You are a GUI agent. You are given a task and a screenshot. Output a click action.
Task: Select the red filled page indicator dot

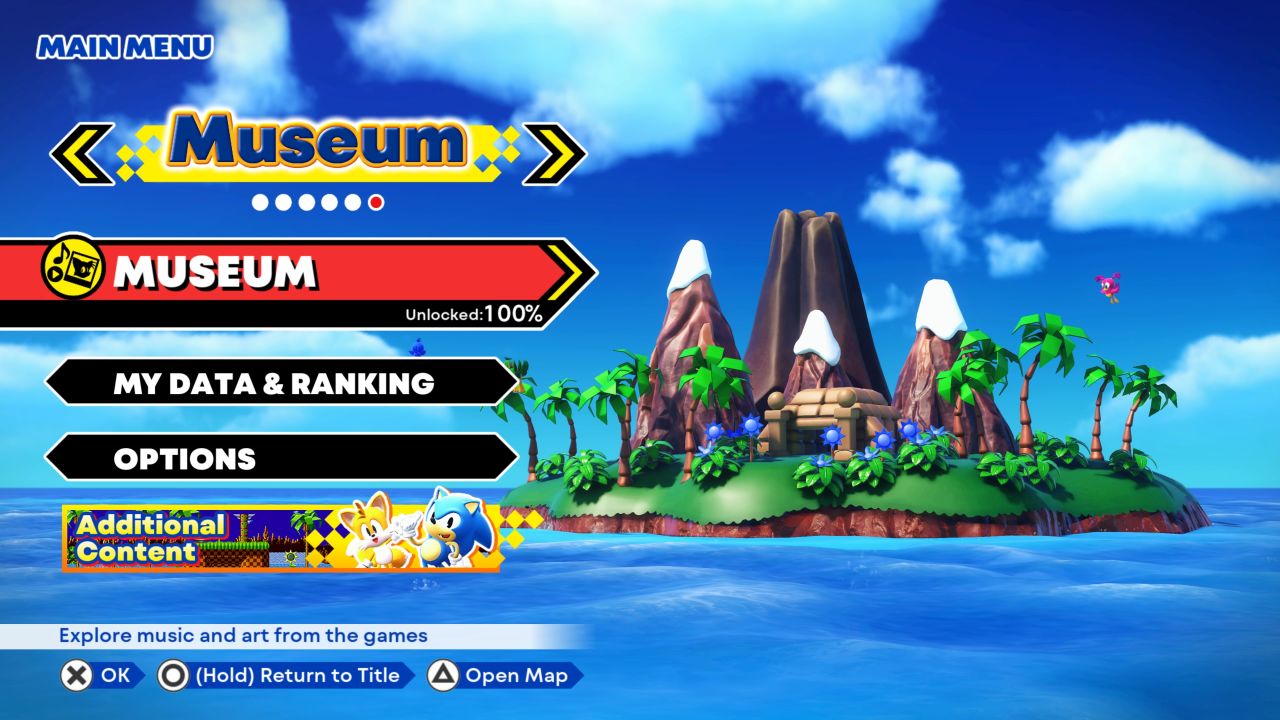click(374, 203)
